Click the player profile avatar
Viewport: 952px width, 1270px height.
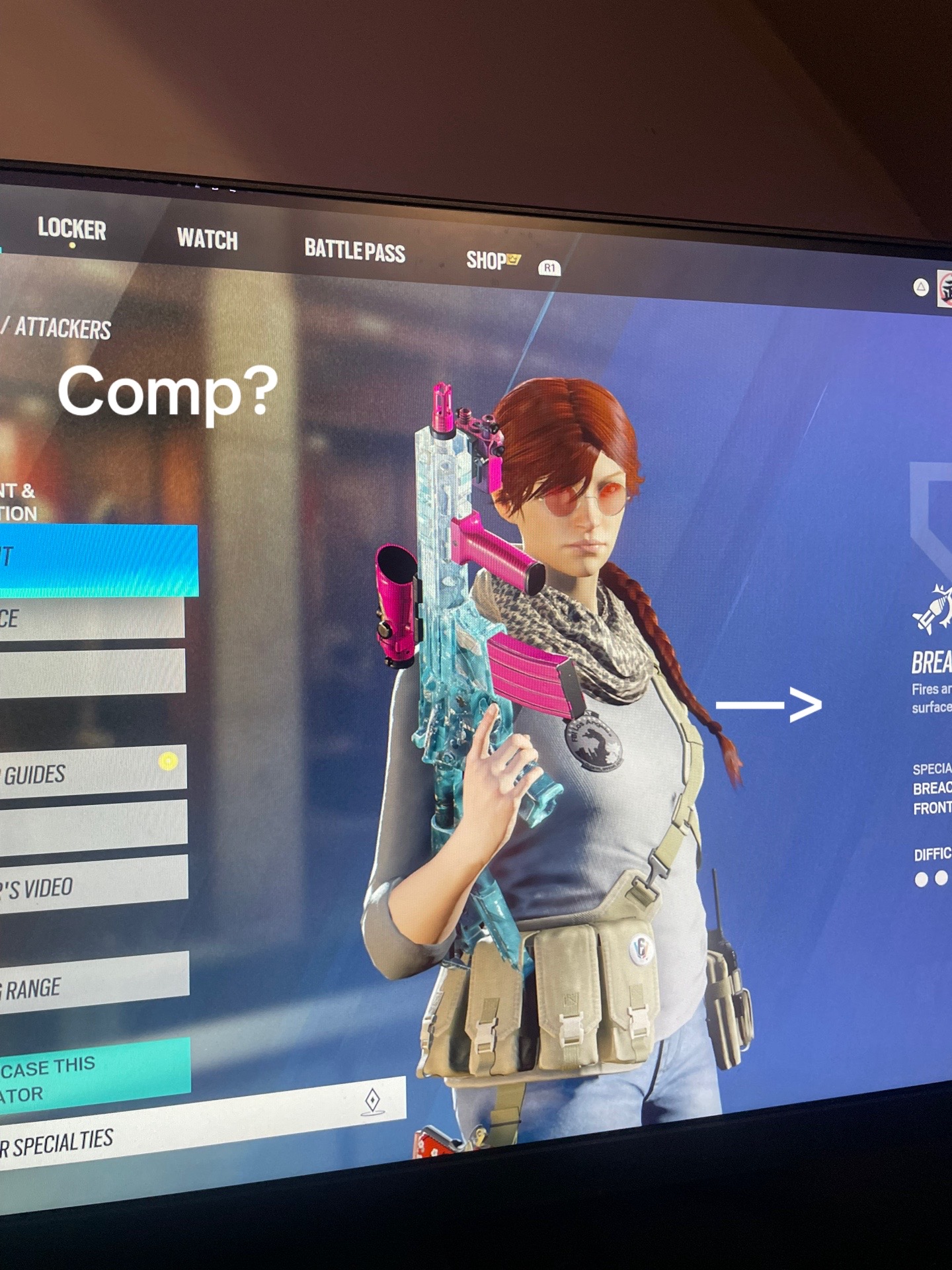click(944, 290)
